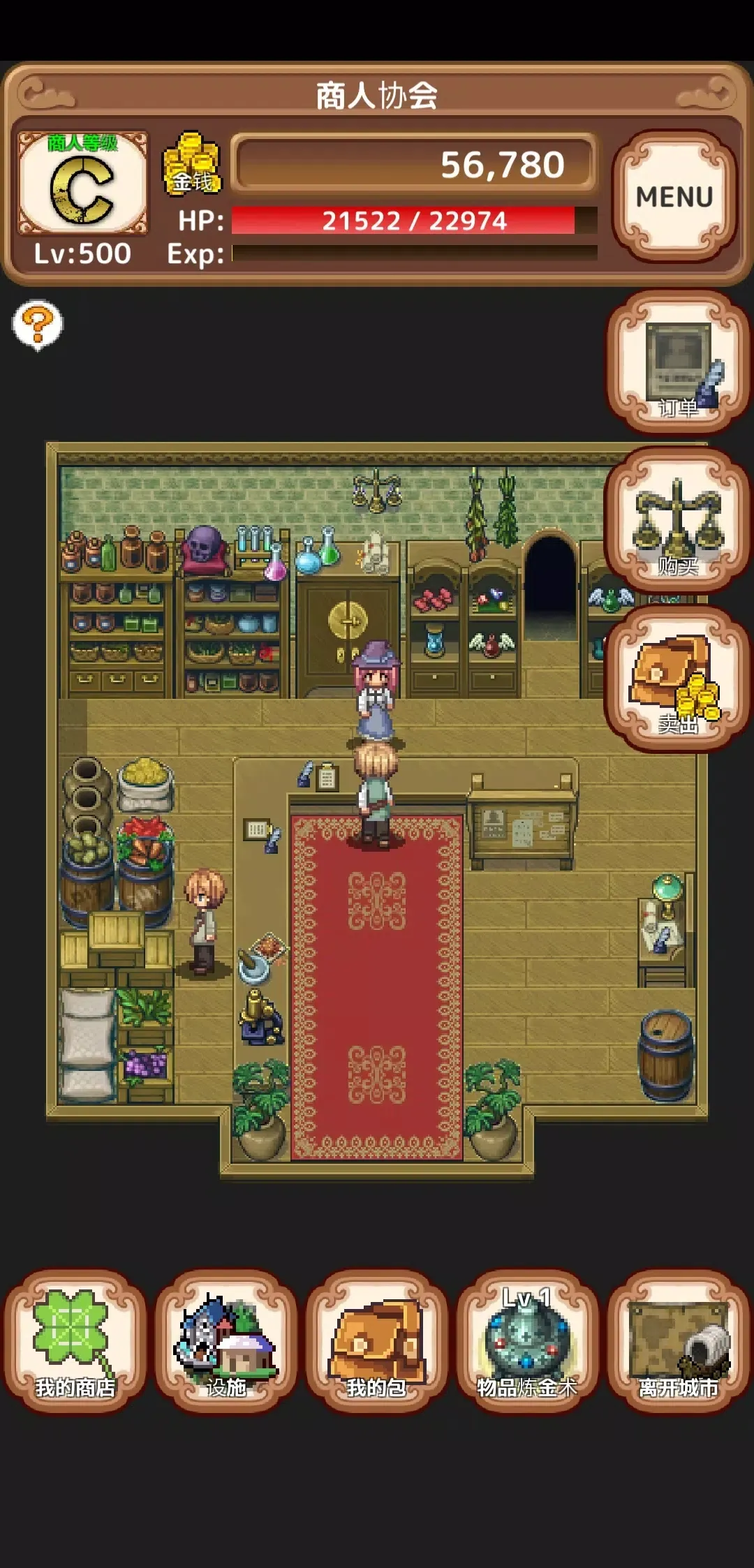The width and height of the screenshot is (754, 1568).
Task: Tap the orange question mark help bubble
Action: (38, 324)
